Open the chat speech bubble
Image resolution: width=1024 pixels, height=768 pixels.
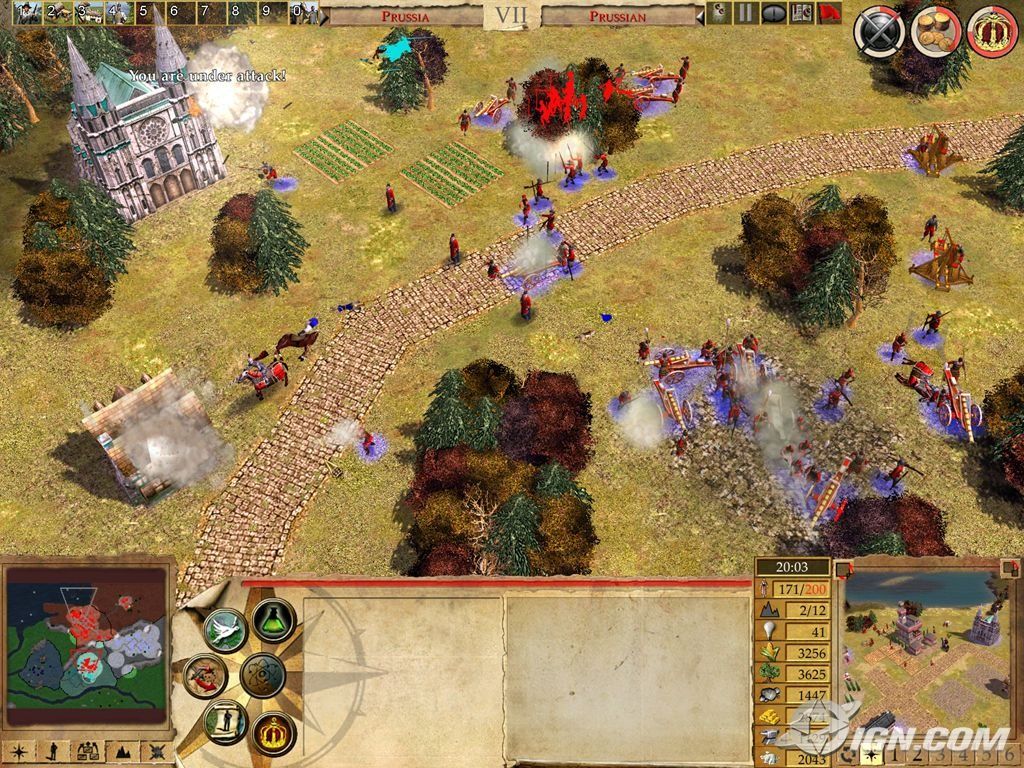[773, 13]
